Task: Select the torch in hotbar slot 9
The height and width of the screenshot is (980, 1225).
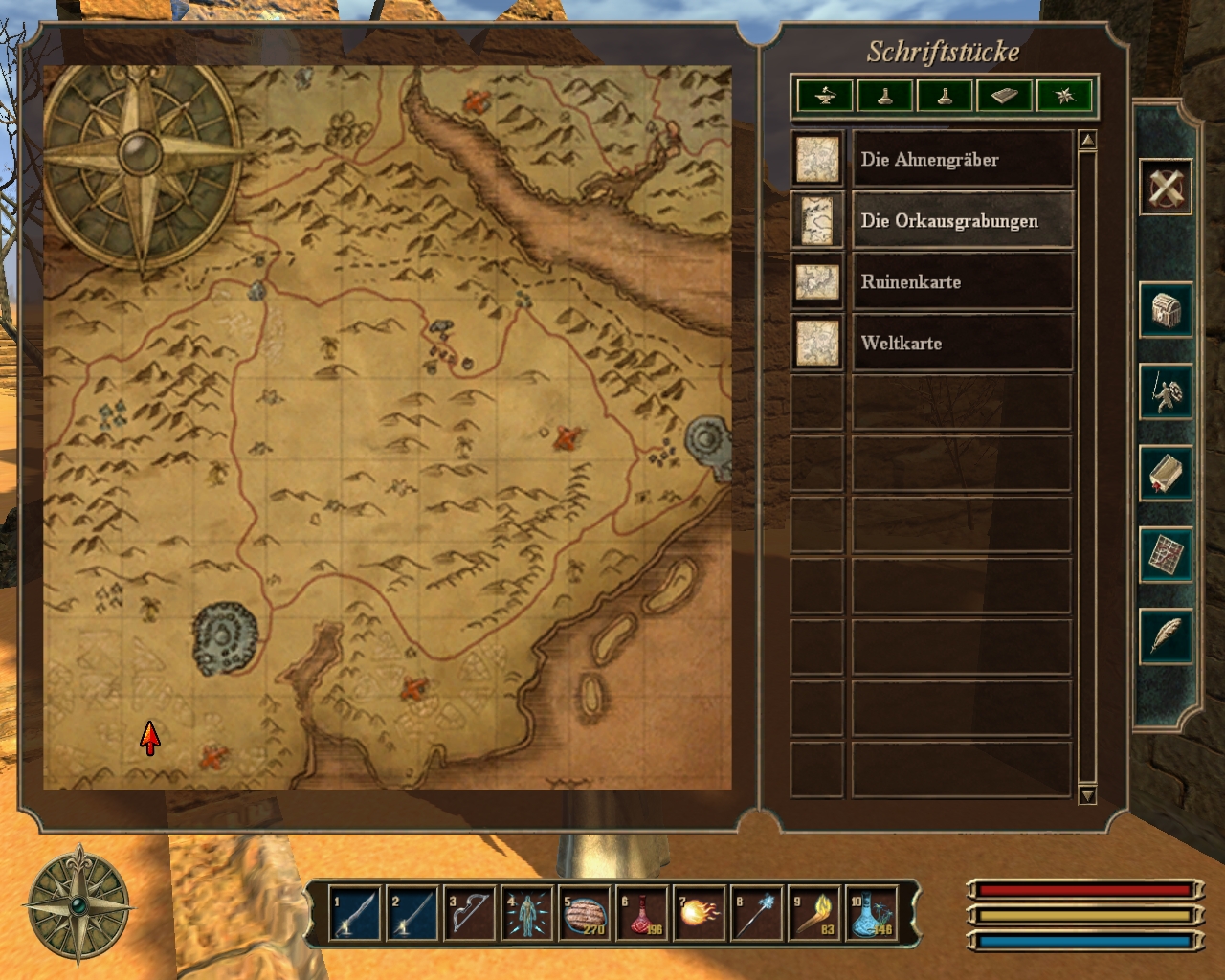Action: (x=814, y=914)
